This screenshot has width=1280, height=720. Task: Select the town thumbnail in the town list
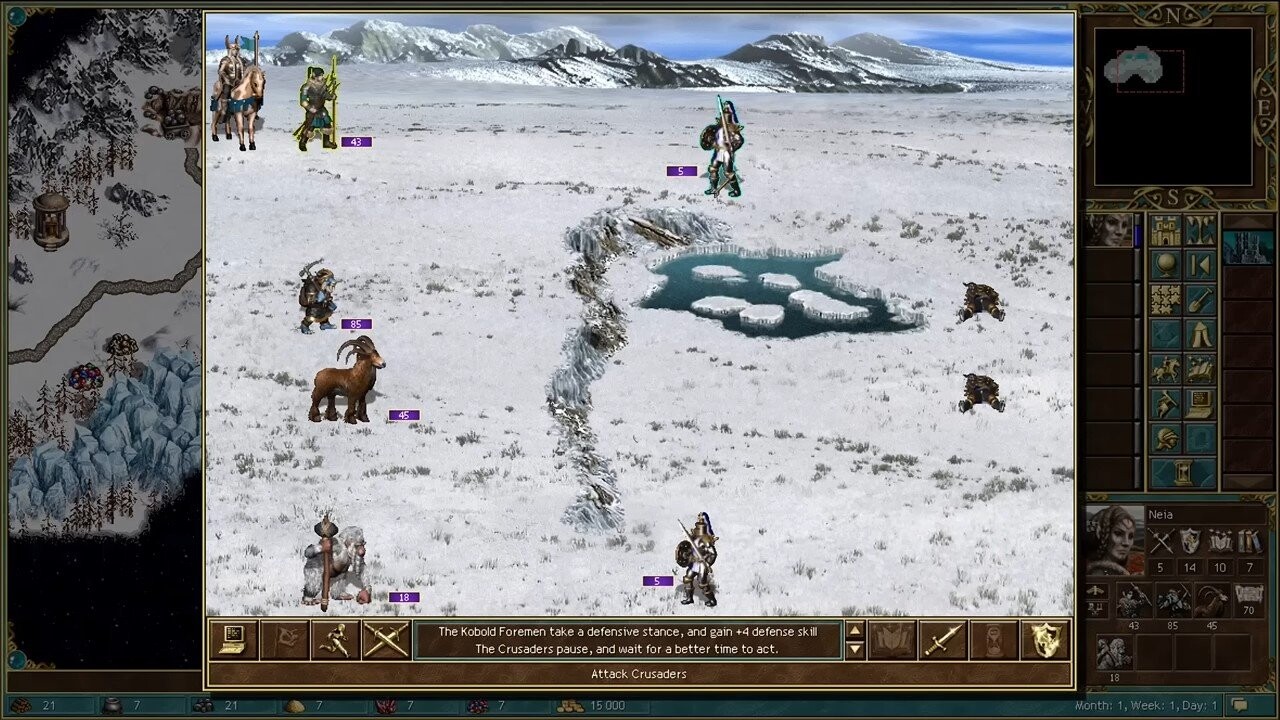tap(1248, 247)
